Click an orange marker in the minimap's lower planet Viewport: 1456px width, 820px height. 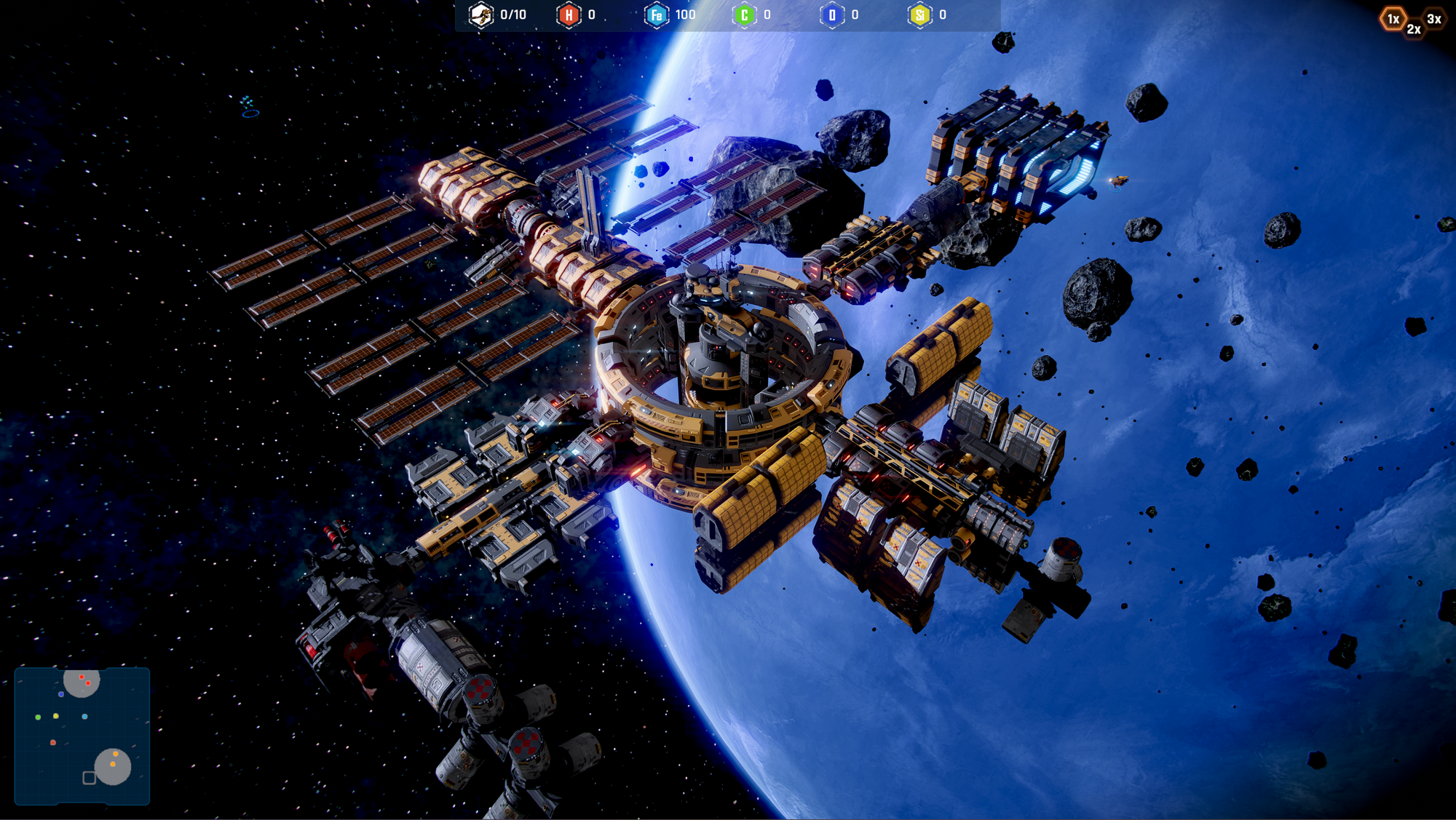[115, 754]
